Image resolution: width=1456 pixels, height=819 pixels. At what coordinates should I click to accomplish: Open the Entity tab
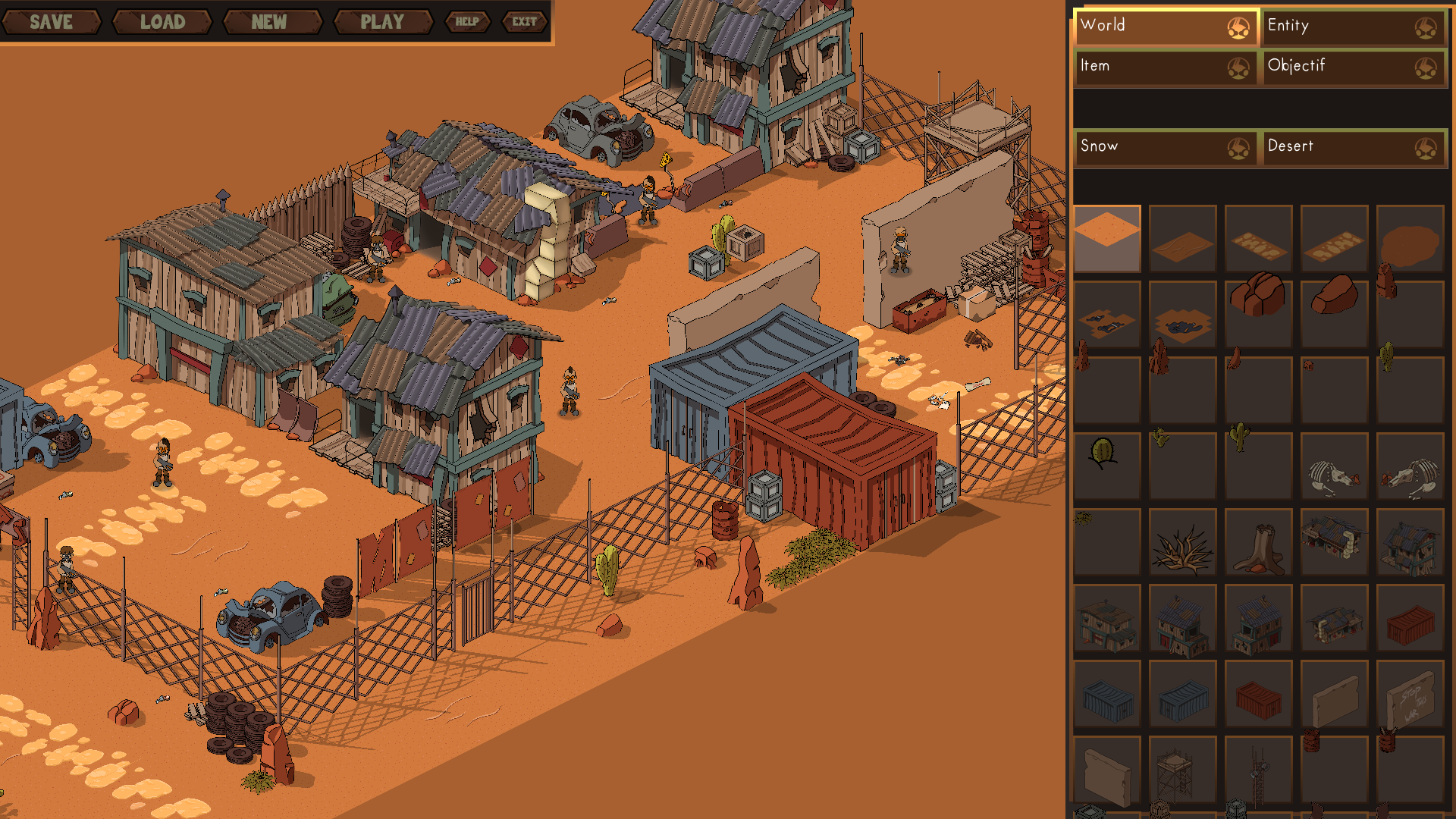(1353, 27)
